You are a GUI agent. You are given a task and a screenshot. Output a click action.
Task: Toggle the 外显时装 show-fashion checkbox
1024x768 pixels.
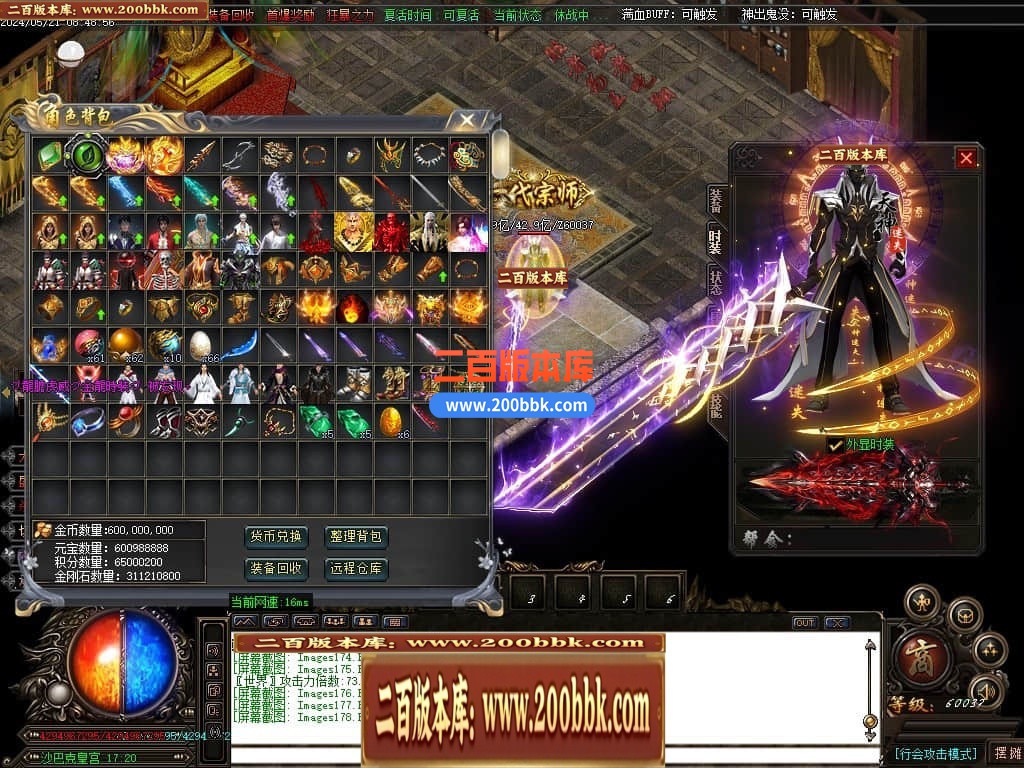click(836, 444)
